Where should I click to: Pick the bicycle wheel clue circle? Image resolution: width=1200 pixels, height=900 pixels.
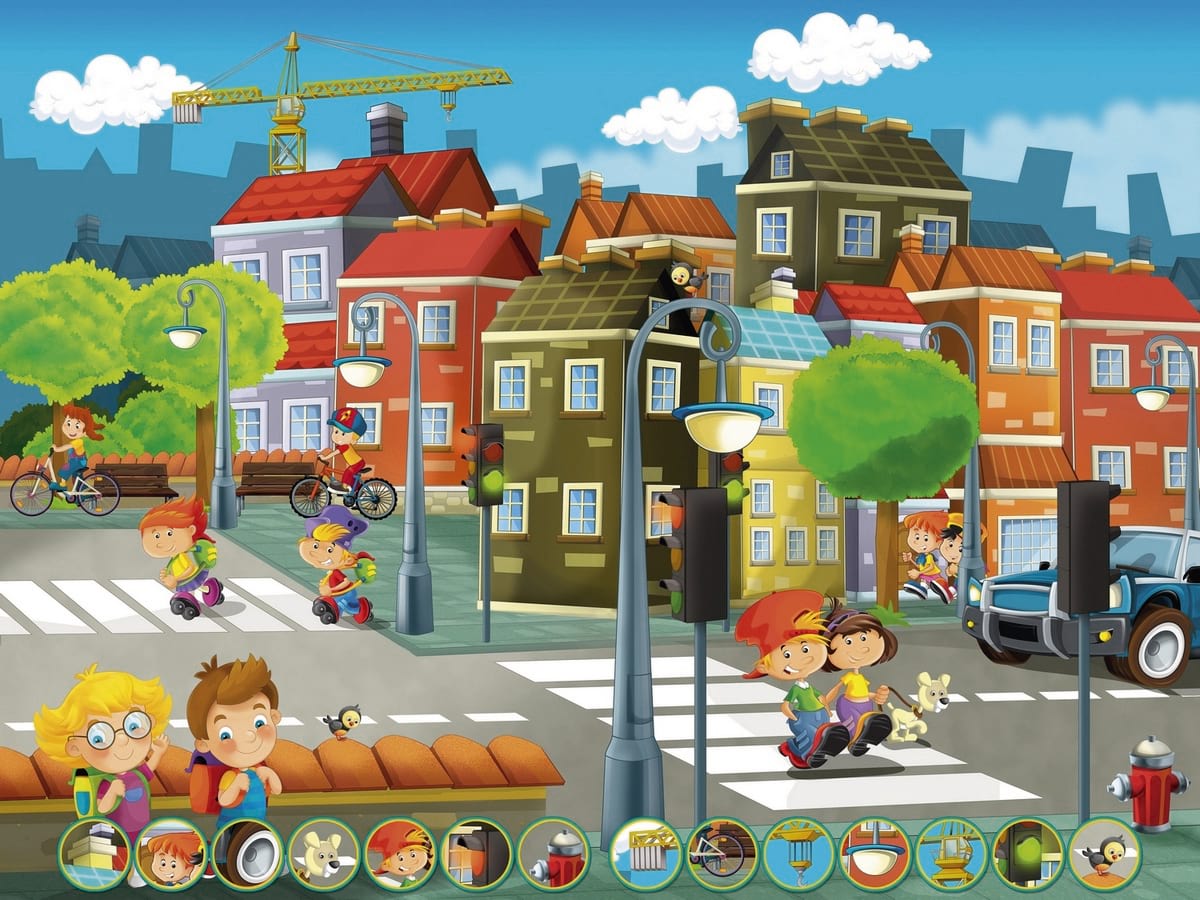(x=722, y=854)
